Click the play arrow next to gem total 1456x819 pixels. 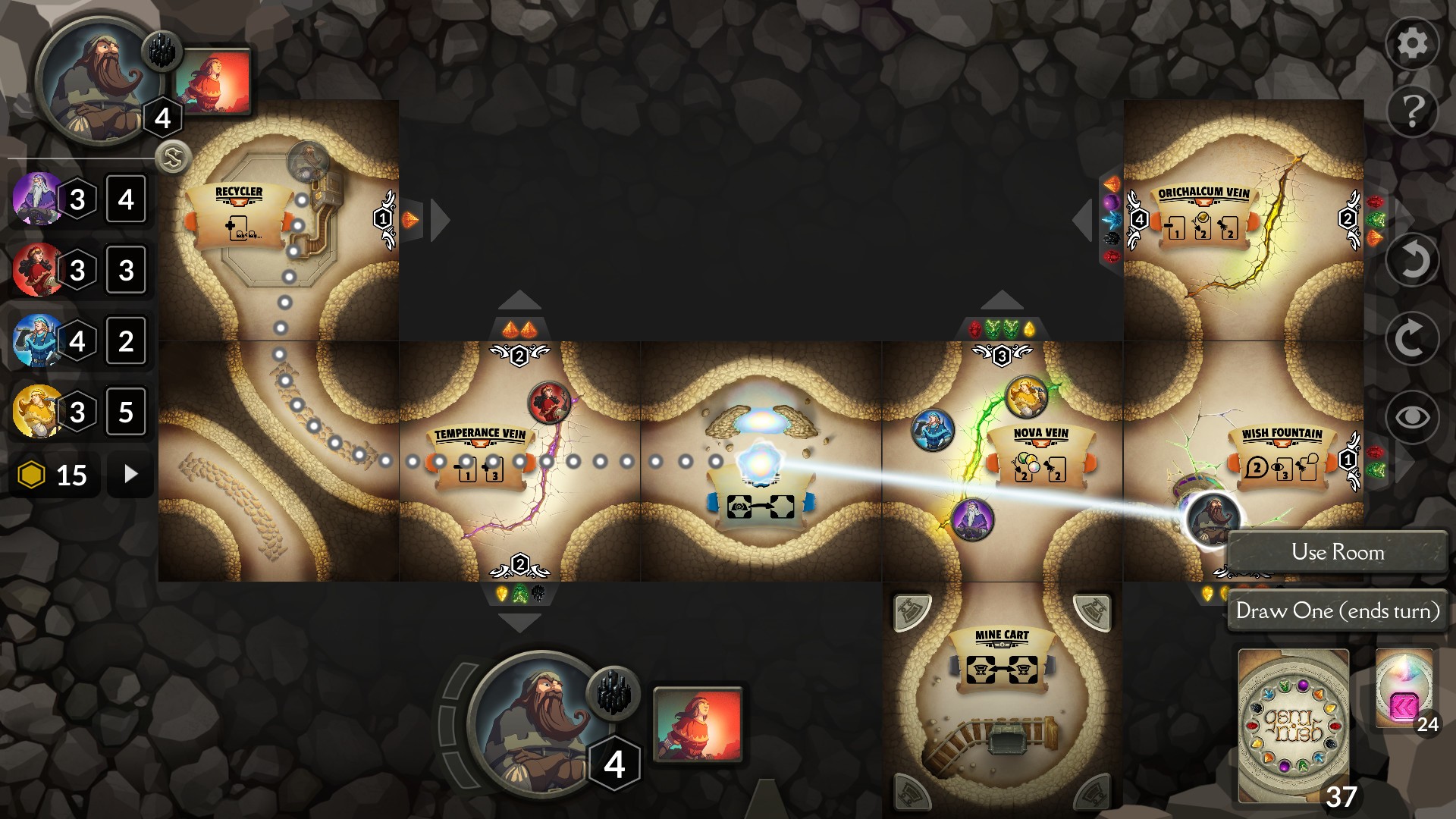click(x=129, y=474)
